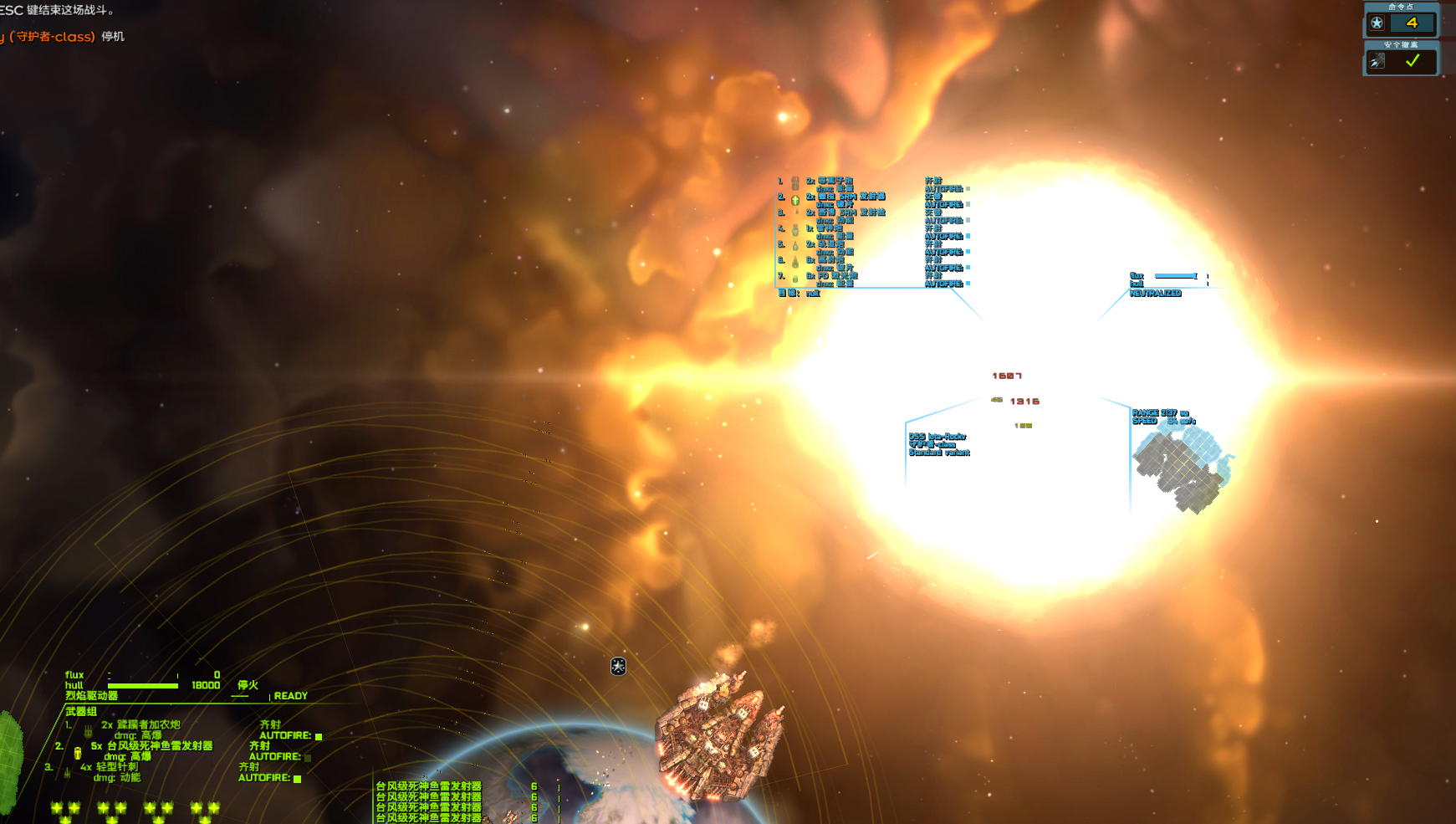Toggle autofire for weapon group 1
The image size is (1456, 824).
click(318, 736)
